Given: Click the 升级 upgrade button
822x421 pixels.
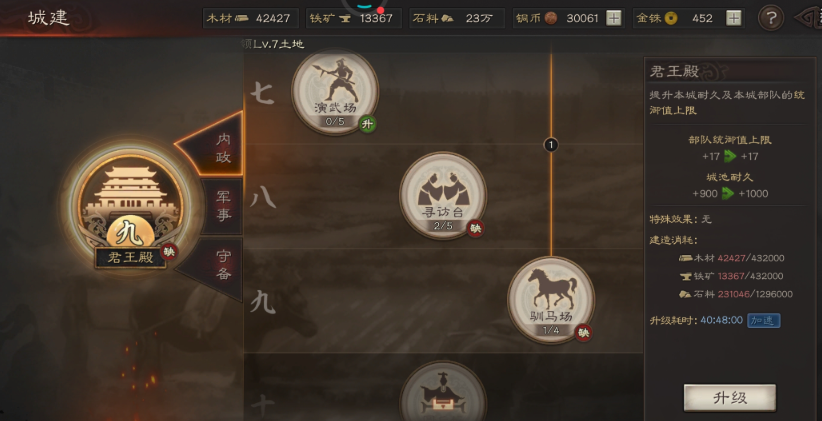Looking at the screenshot, I should click(729, 397).
